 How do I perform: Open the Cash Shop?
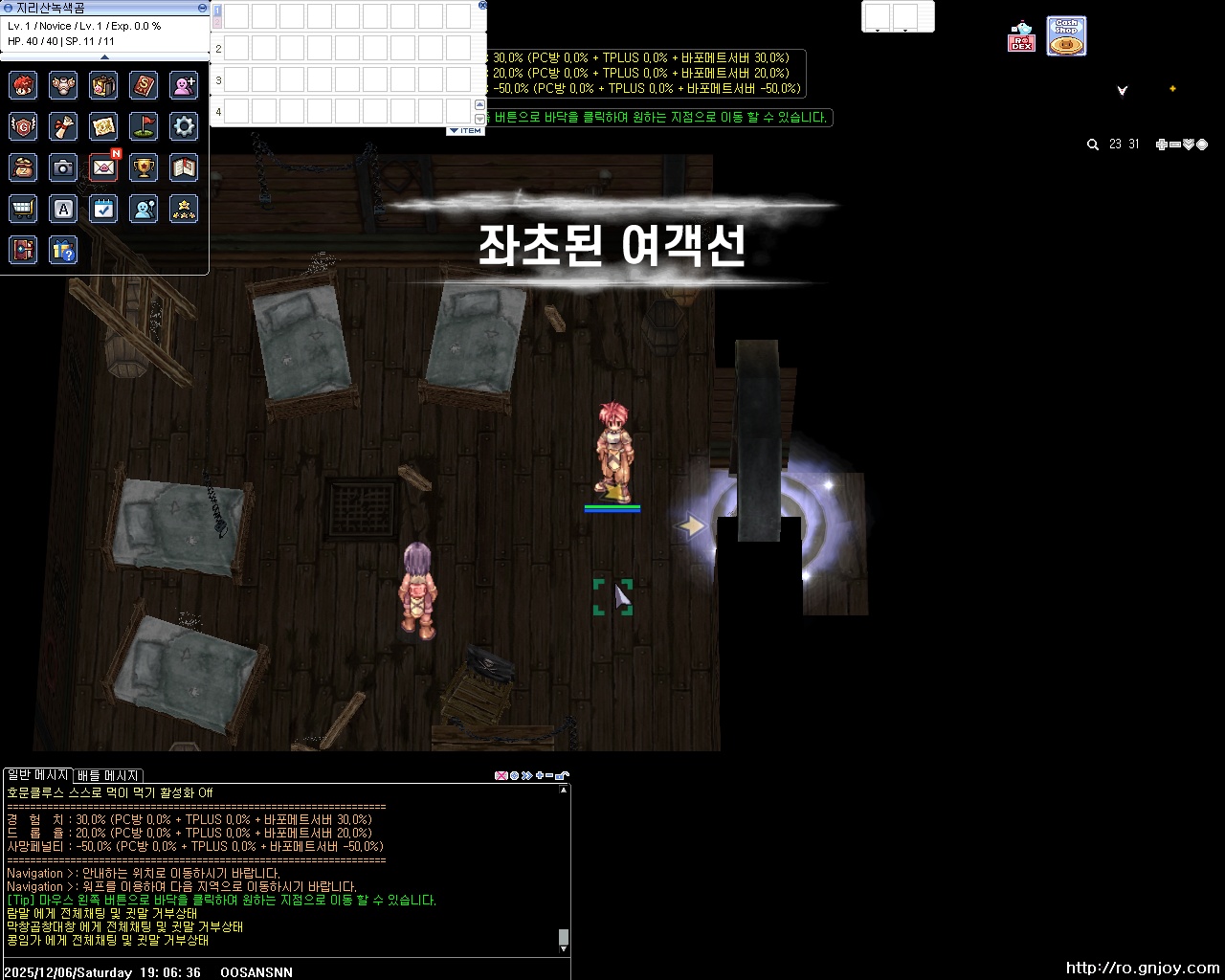click(1065, 34)
